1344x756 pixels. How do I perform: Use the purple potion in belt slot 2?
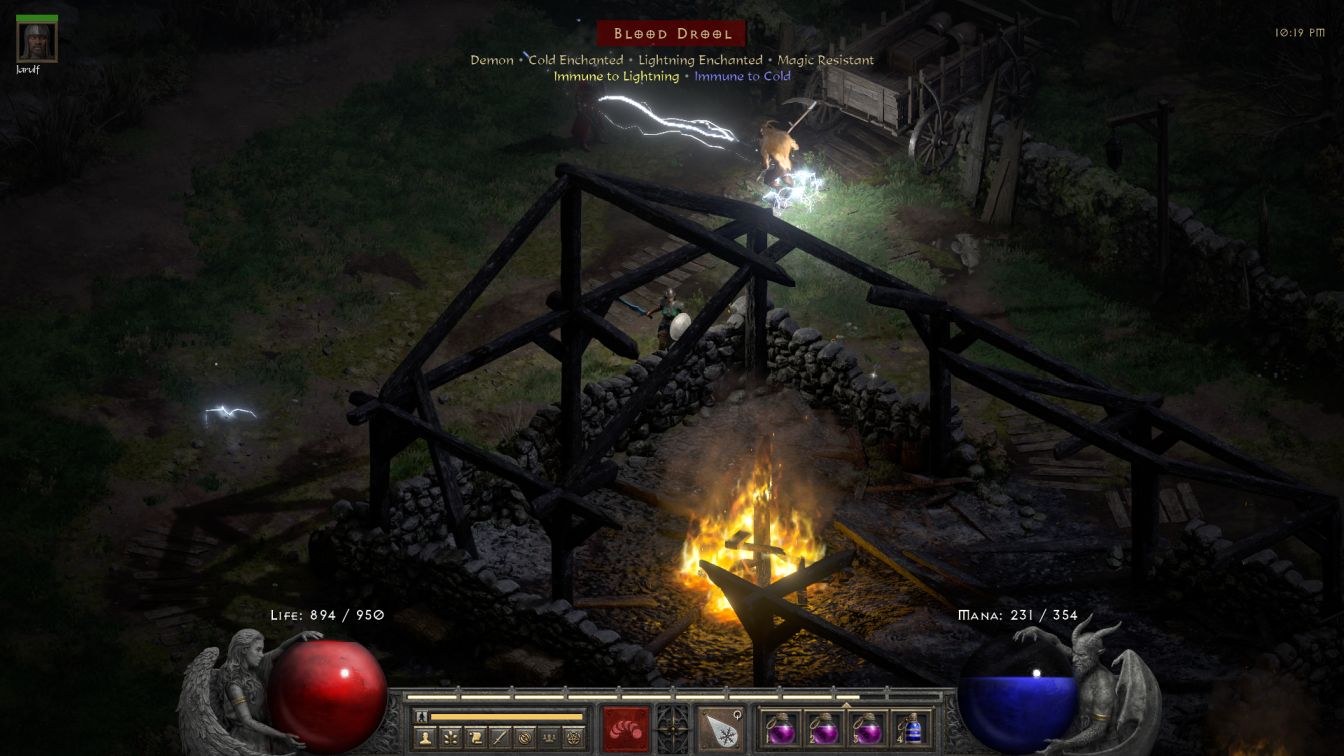(822, 728)
